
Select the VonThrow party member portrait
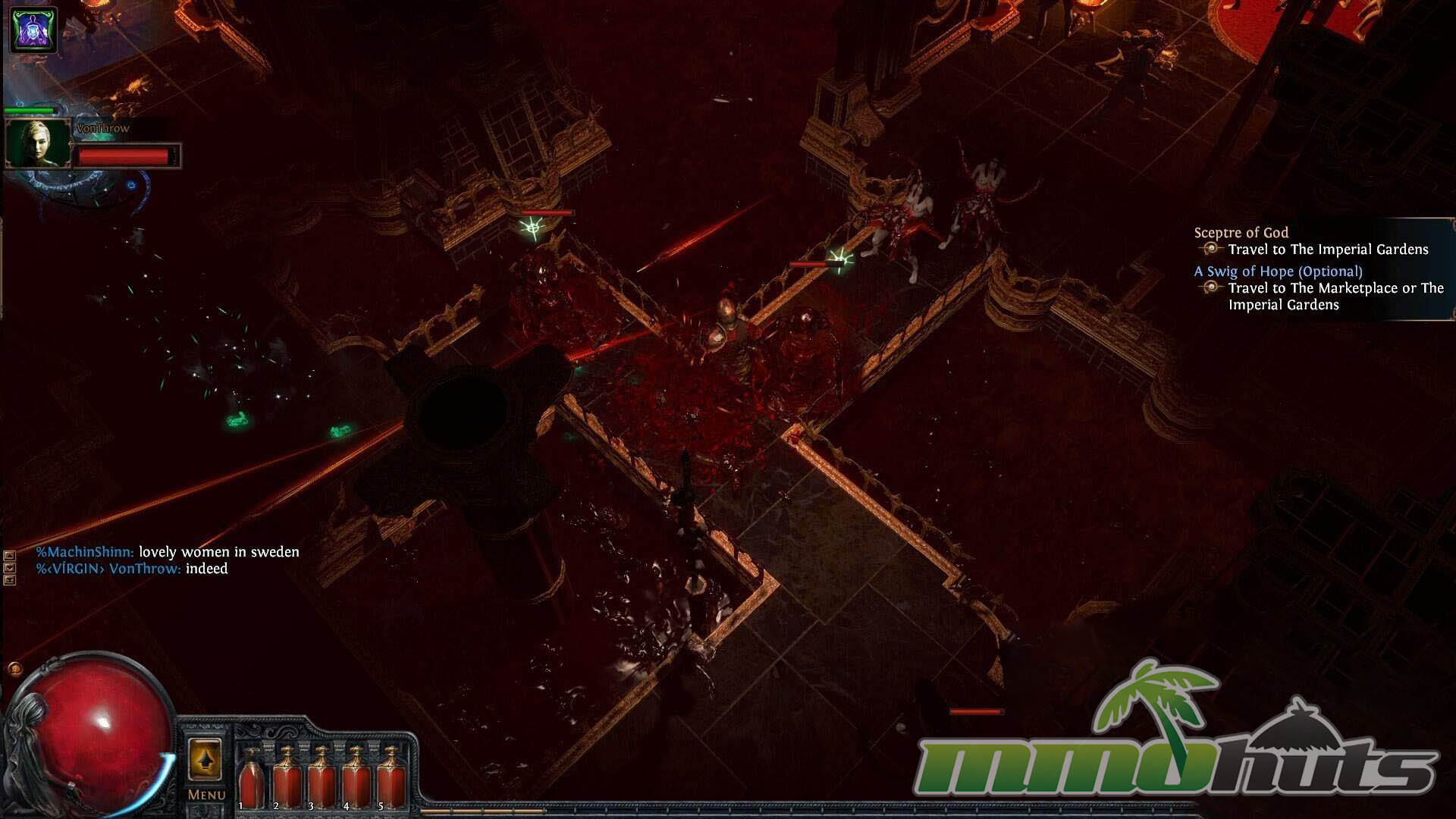38,143
